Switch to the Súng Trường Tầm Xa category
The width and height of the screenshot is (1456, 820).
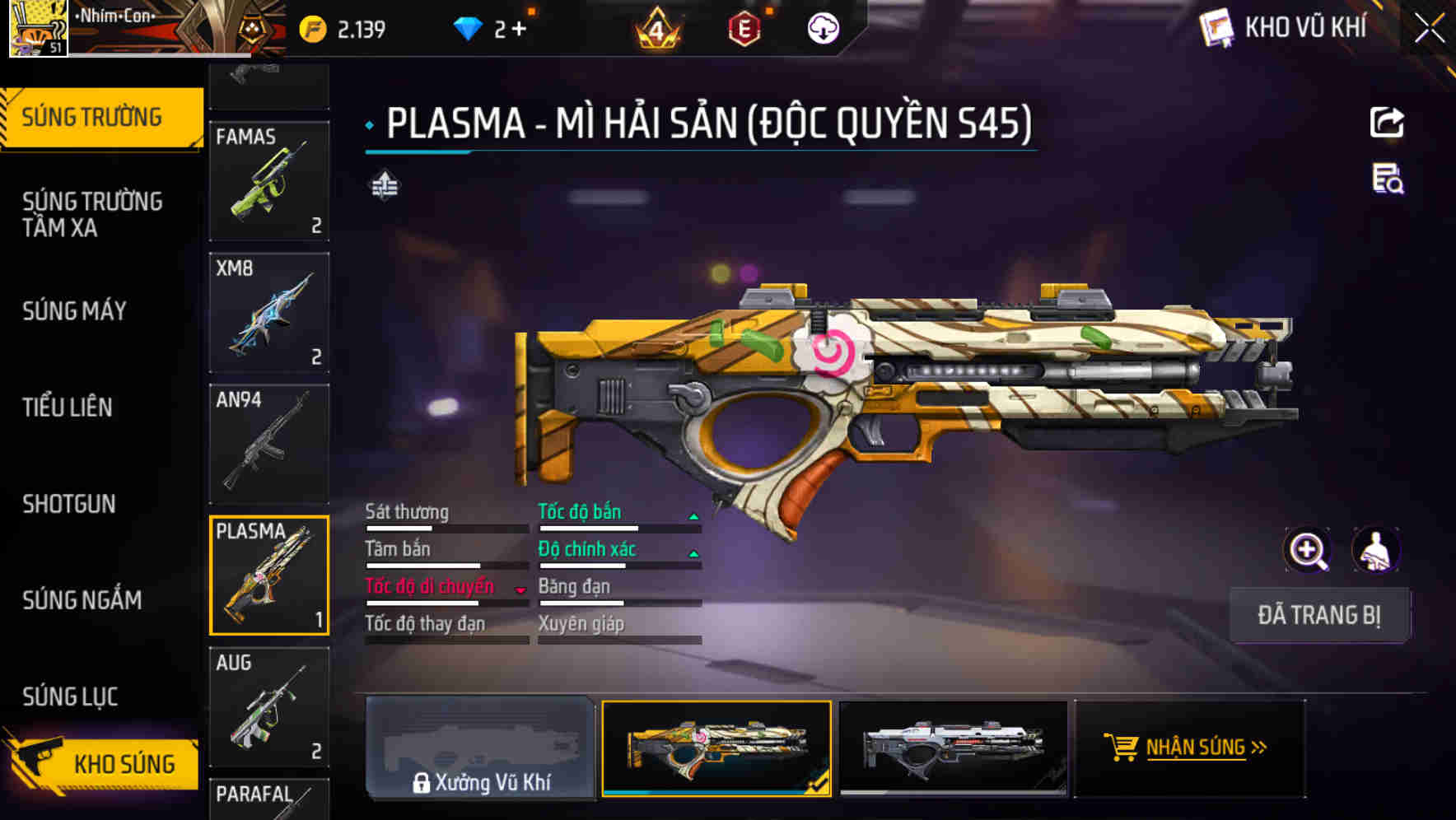[x=92, y=214]
